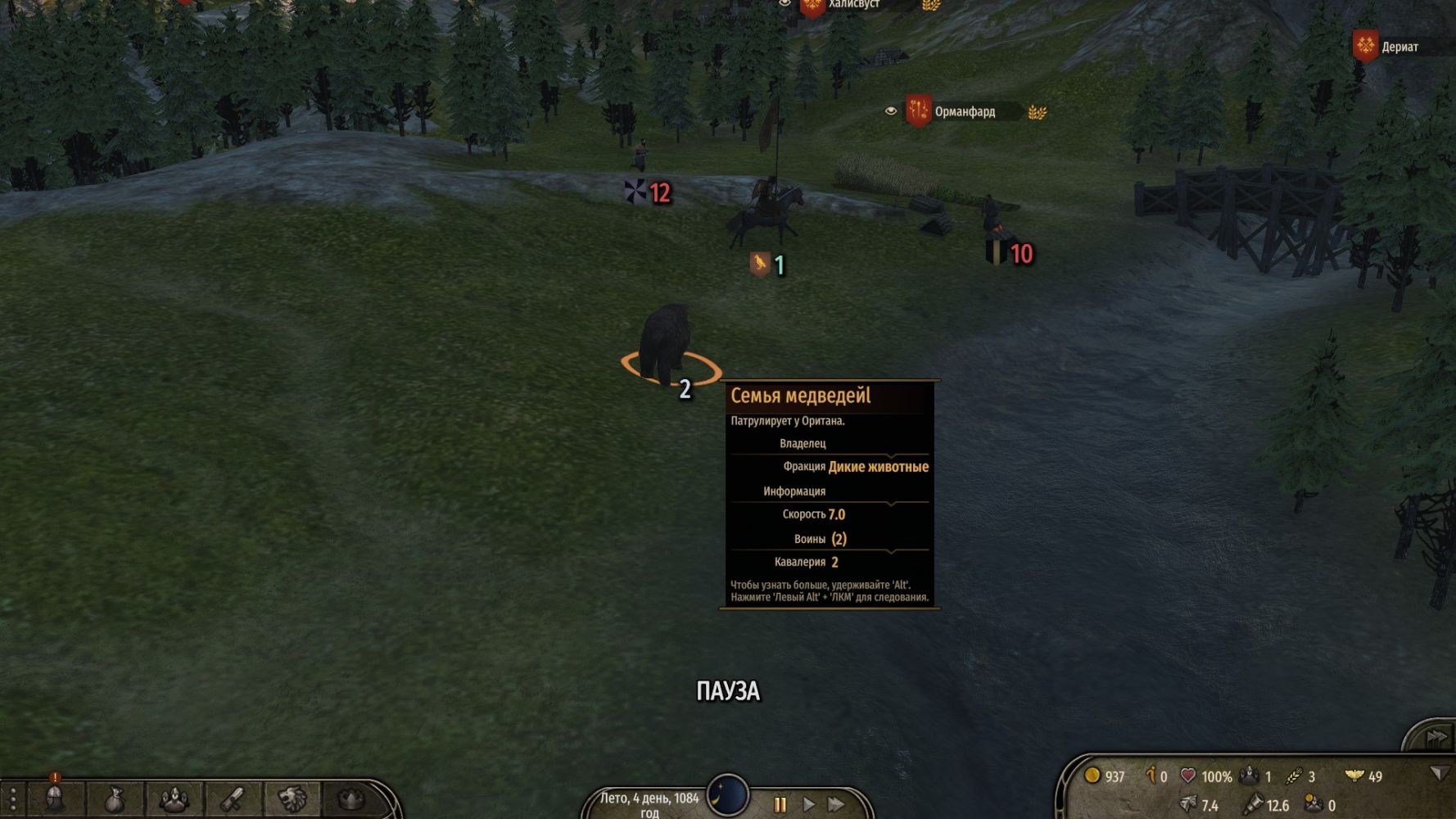Click the yellow pause button
Viewport: 1456px width, 819px height.
(x=780, y=804)
